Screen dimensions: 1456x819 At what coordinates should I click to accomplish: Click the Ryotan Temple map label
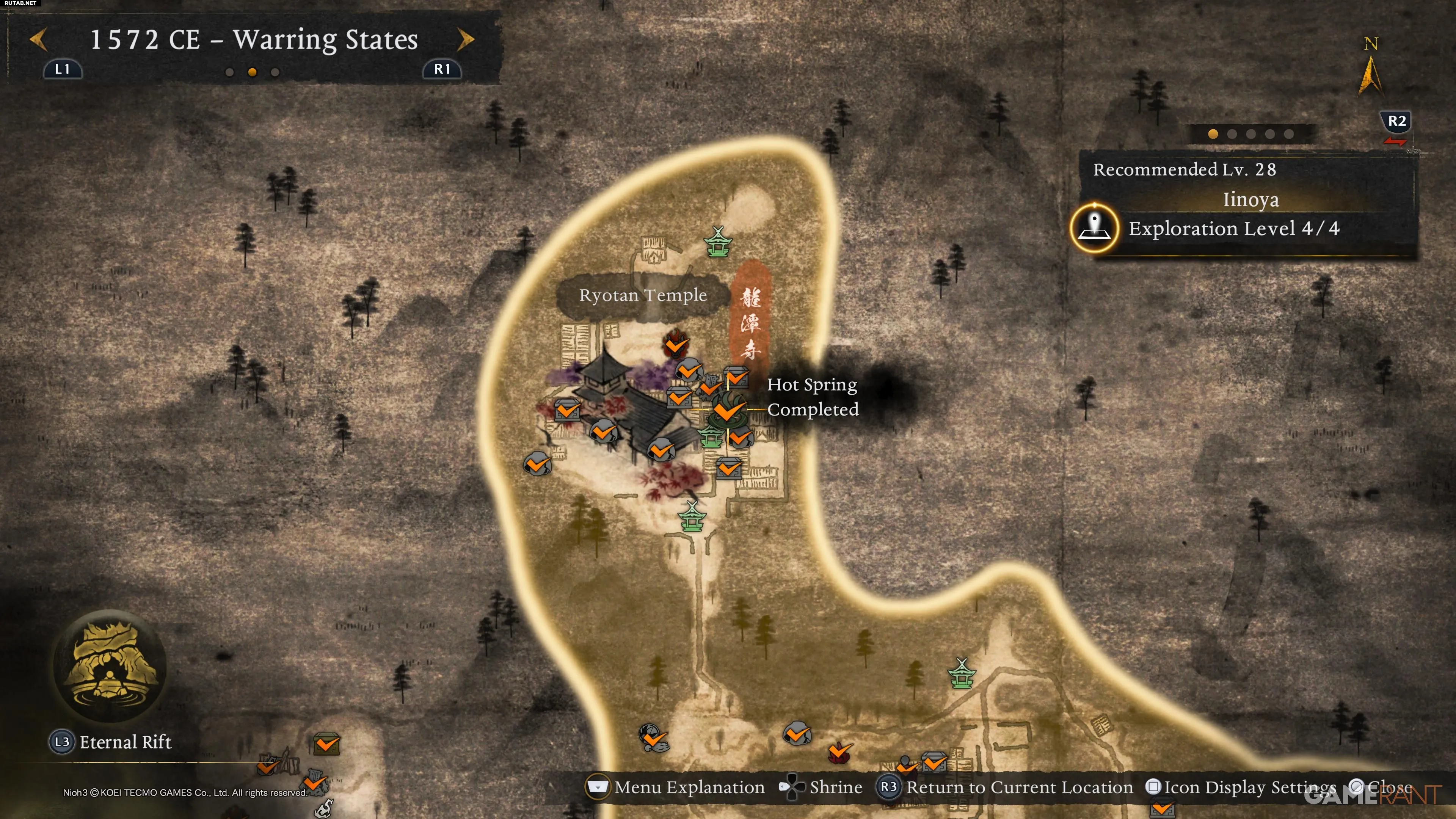coord(643,295)
